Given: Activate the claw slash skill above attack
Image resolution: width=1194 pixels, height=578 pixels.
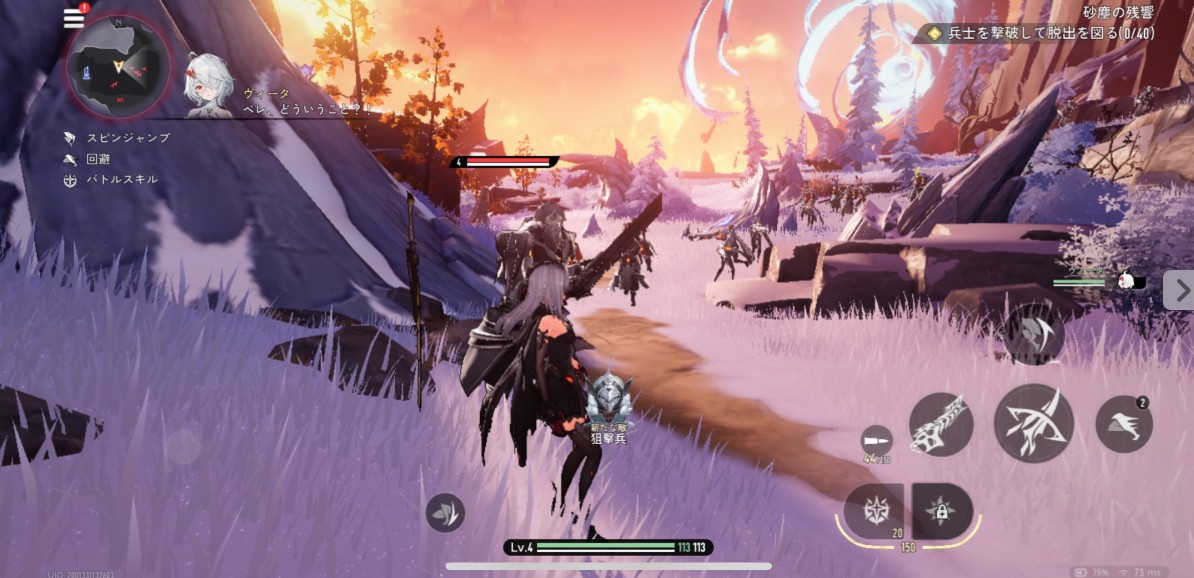Looking at the screenshot, I should coord(1033,333).
